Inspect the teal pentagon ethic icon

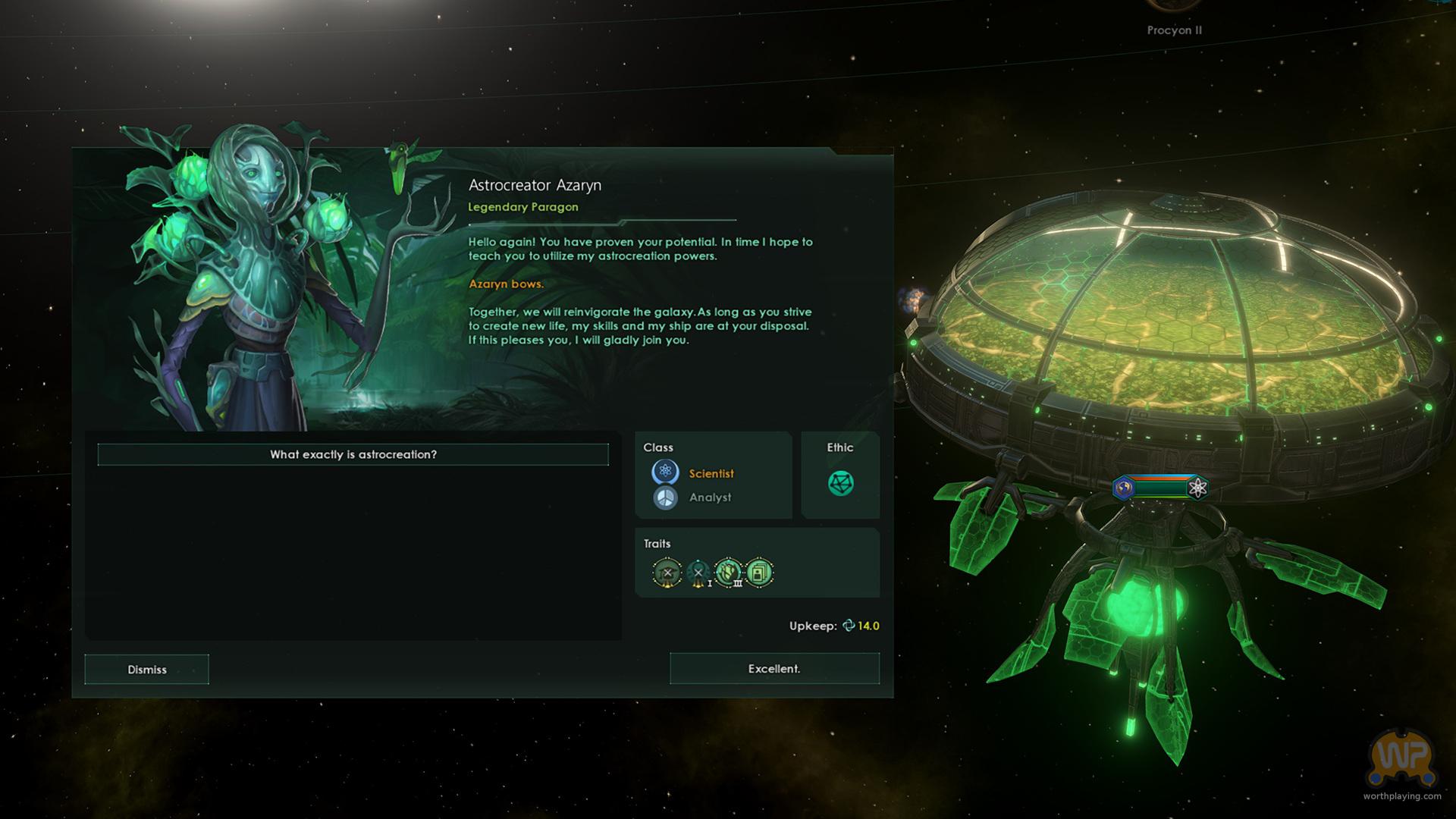click(840, 483)
